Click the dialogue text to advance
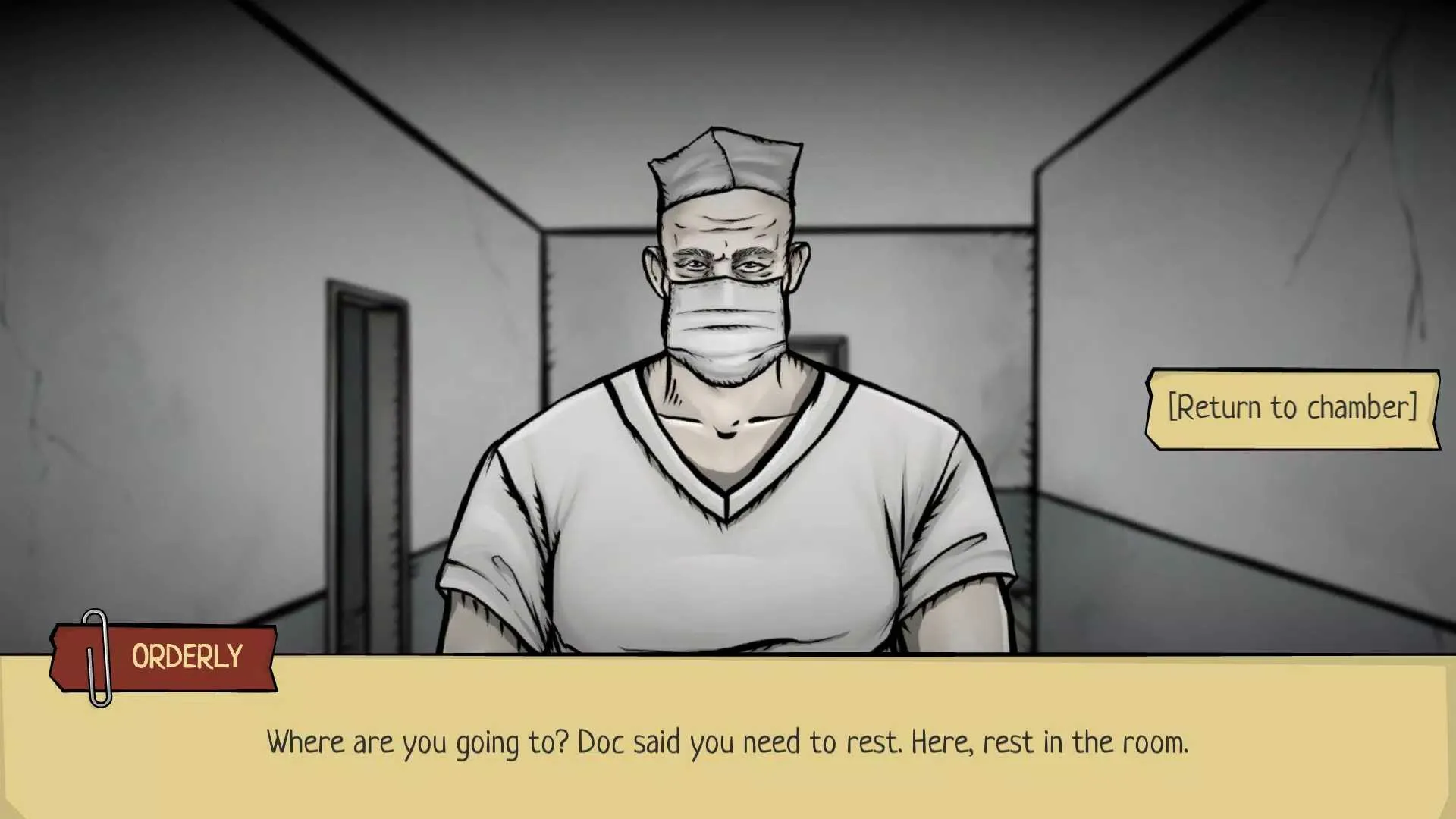 [x=728, y=743]
